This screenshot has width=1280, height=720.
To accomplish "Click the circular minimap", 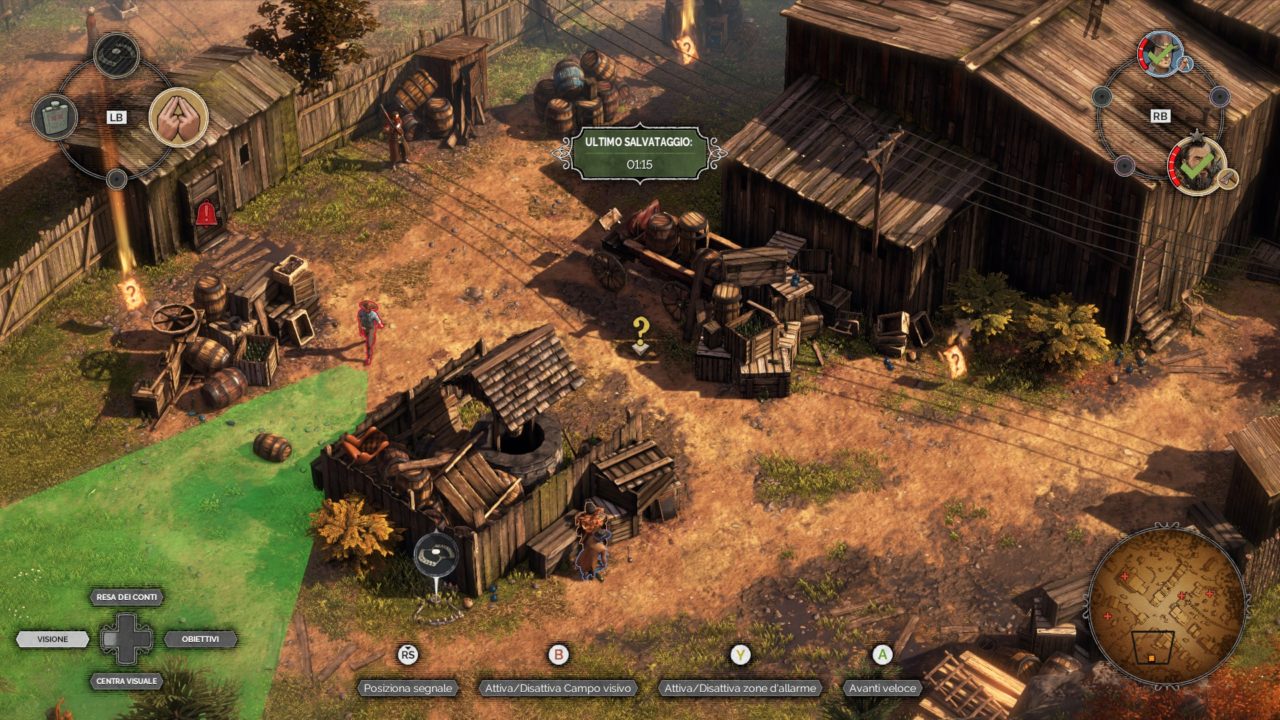I will click(x=1166, y=607).
